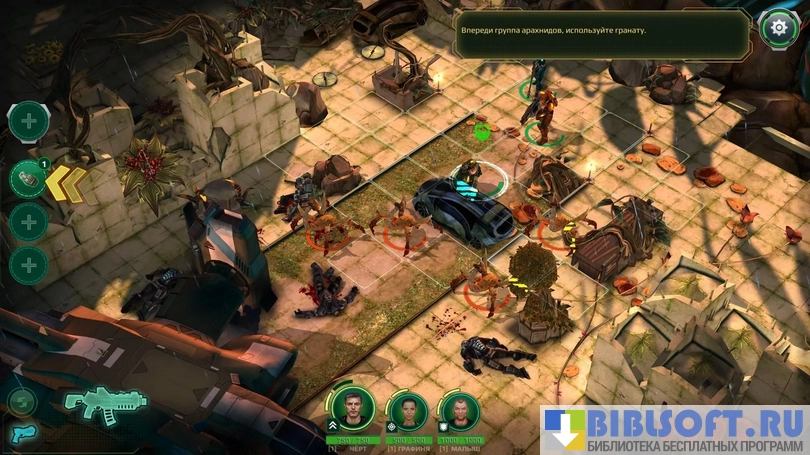
Task: Select squad member Графиня portrait
Action: pos(408,411)
